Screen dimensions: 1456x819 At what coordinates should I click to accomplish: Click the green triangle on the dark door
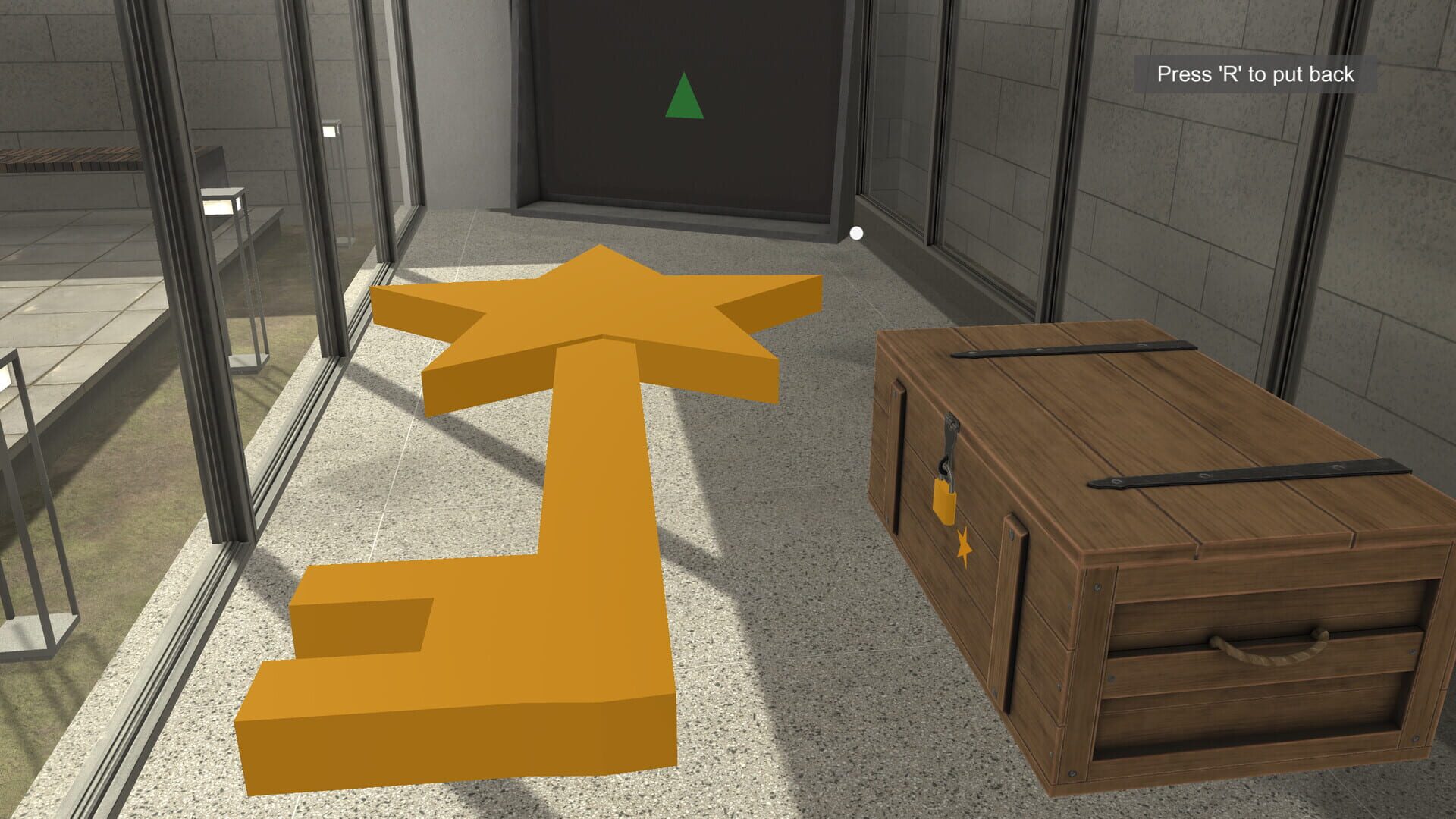685,96
